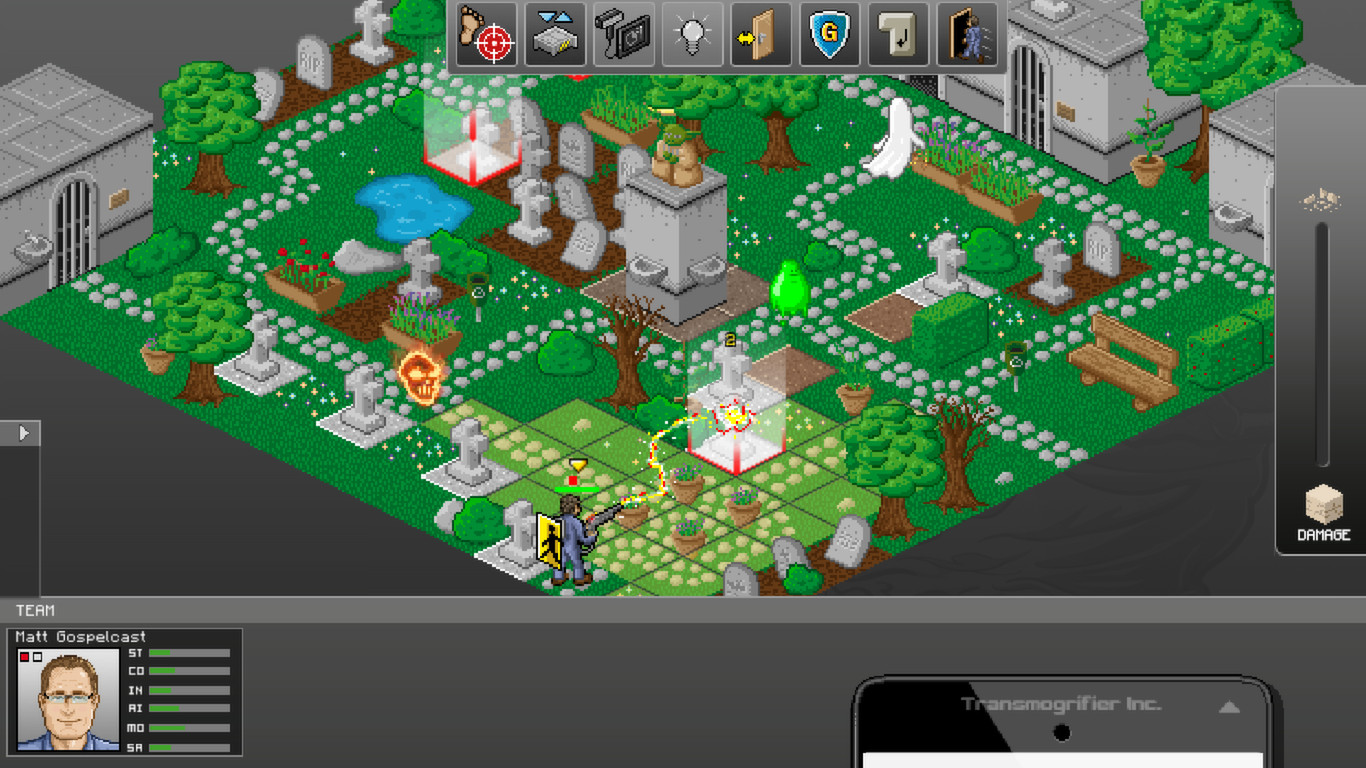The height and width of the screenshot is (768, 1366).
Task: Activate the G shield guard mode
Action: coord(830,35)
